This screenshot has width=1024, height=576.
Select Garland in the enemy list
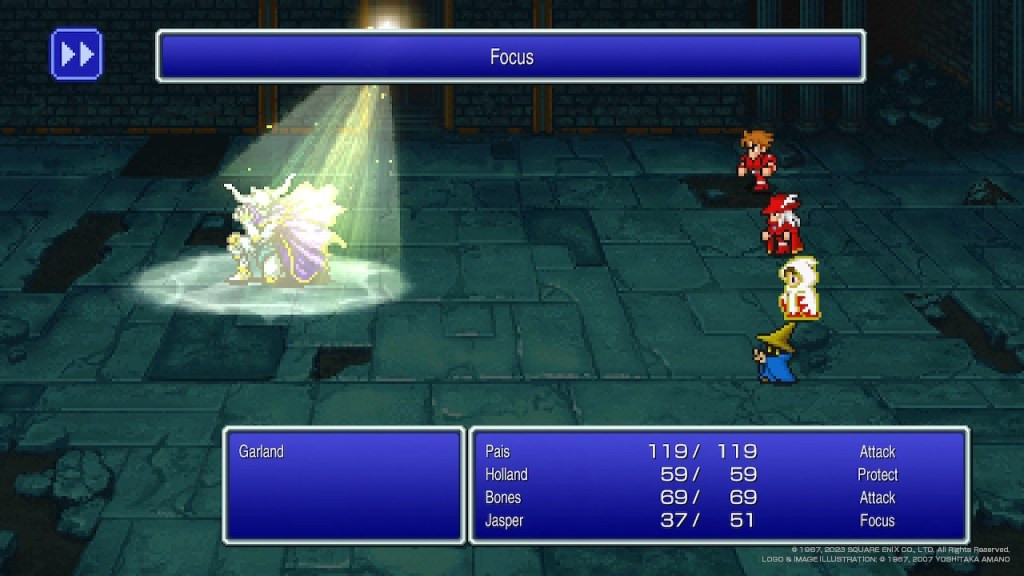coord(261,452)
